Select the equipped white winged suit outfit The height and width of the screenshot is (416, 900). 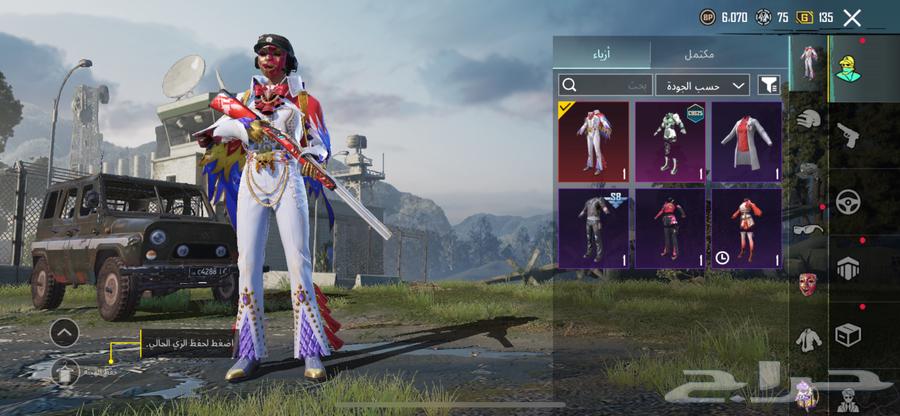593,141
